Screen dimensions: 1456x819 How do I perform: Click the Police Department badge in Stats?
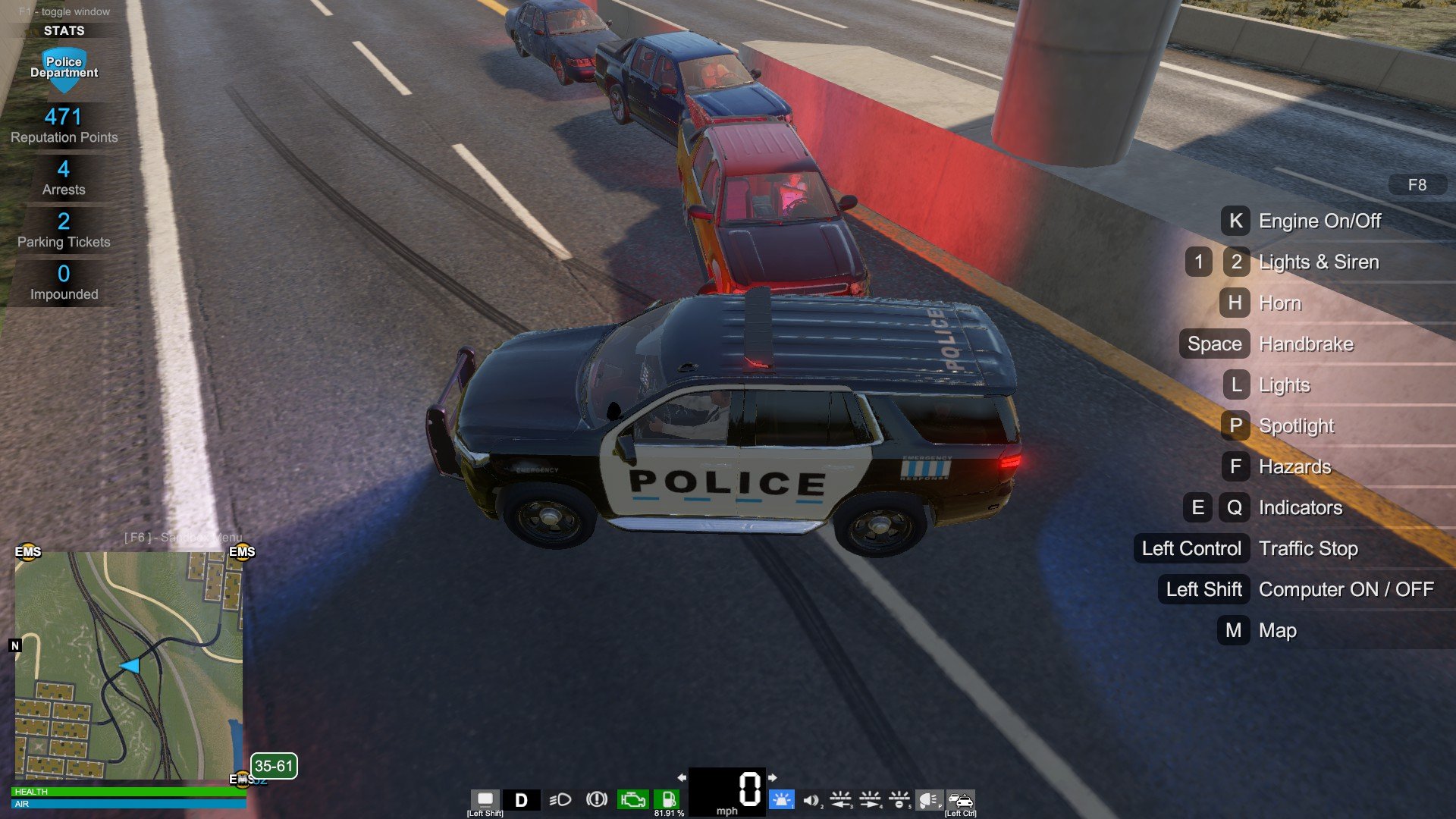click(x=64, y=68)
